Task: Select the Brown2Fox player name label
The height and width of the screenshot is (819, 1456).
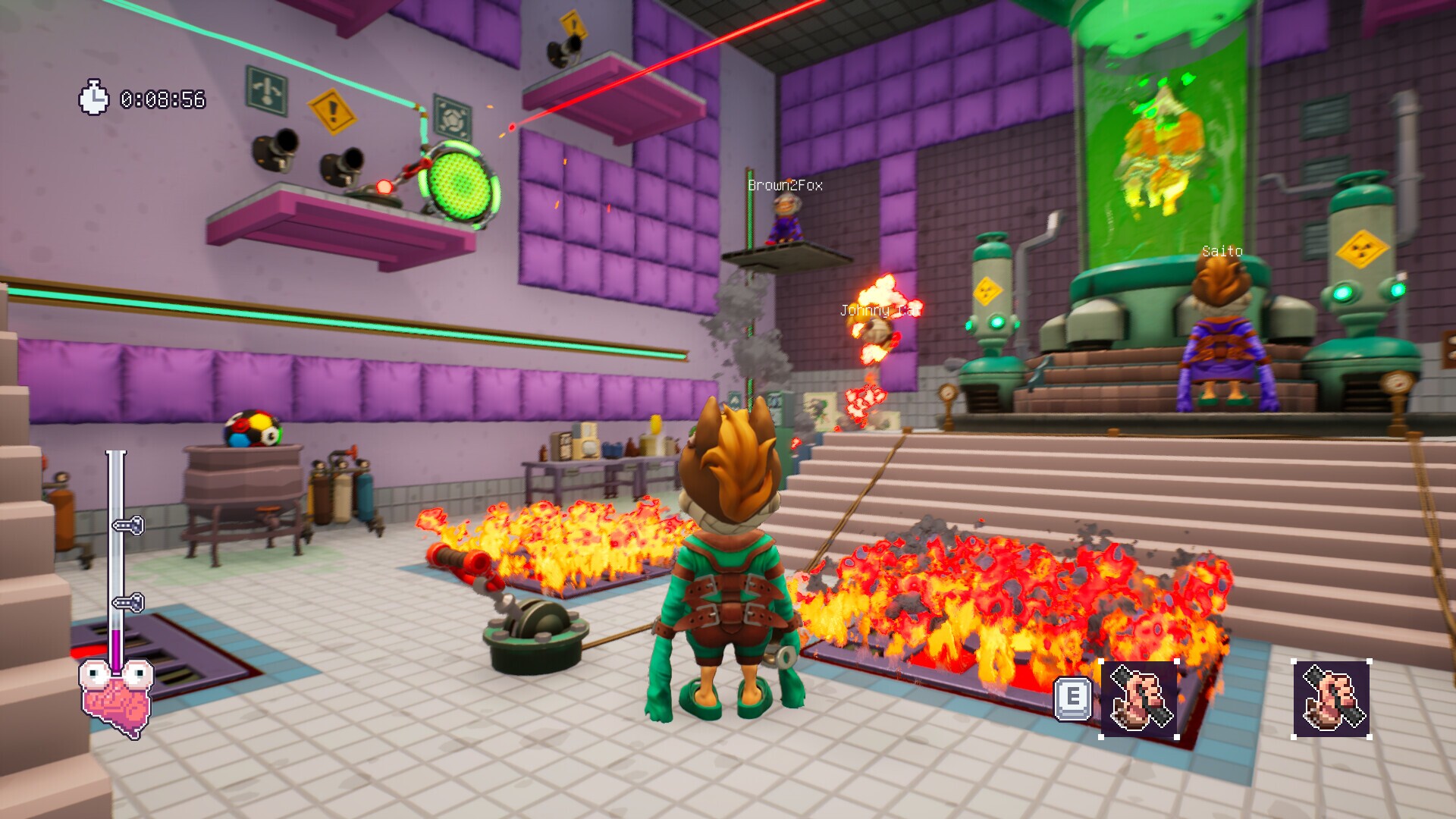Action: tap(784, 184)
